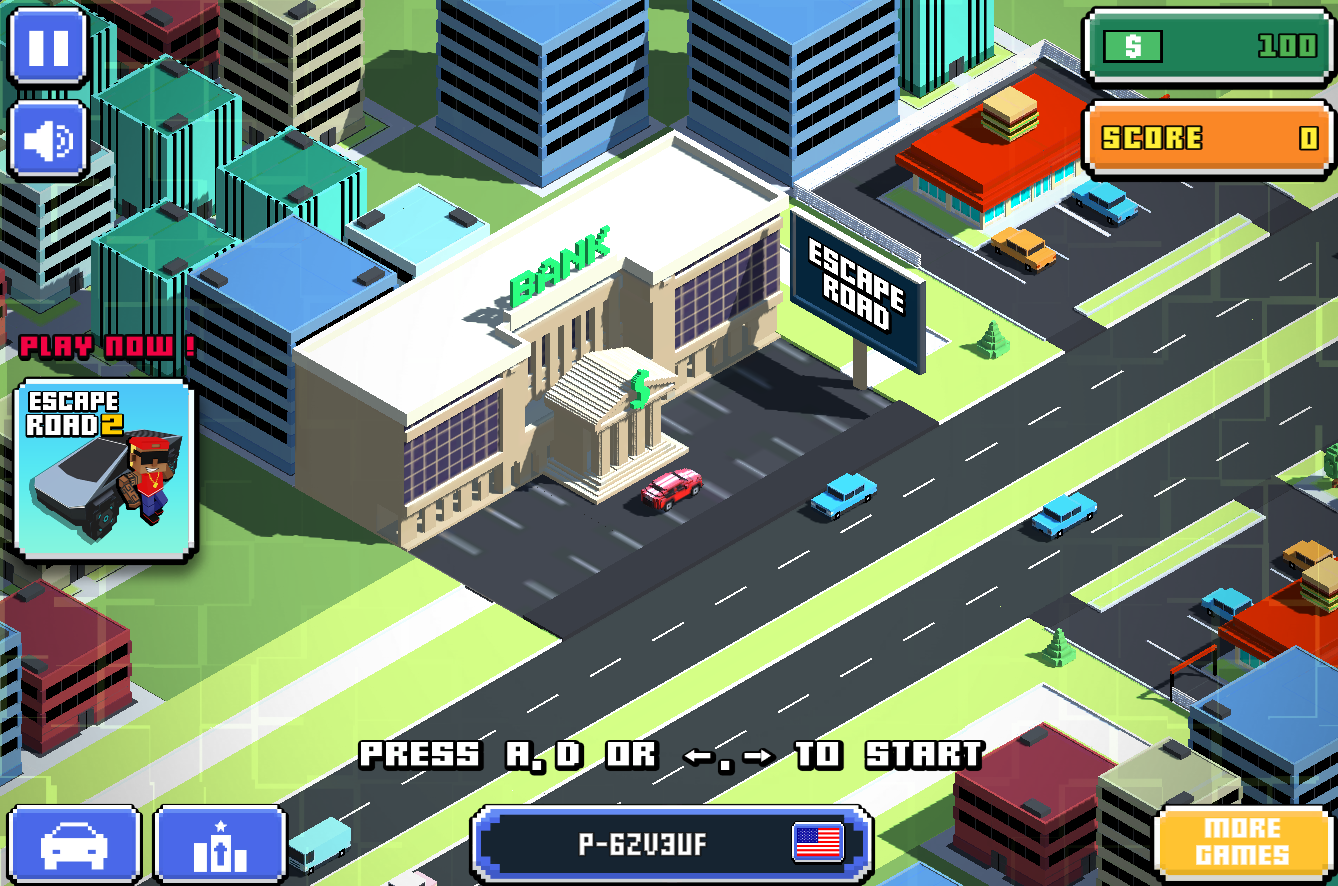Image resolution: width=1338 pixels, height=886 pixels.
Task: Click the Escape Road 2 thumbnail image
Action: [103, 470]
